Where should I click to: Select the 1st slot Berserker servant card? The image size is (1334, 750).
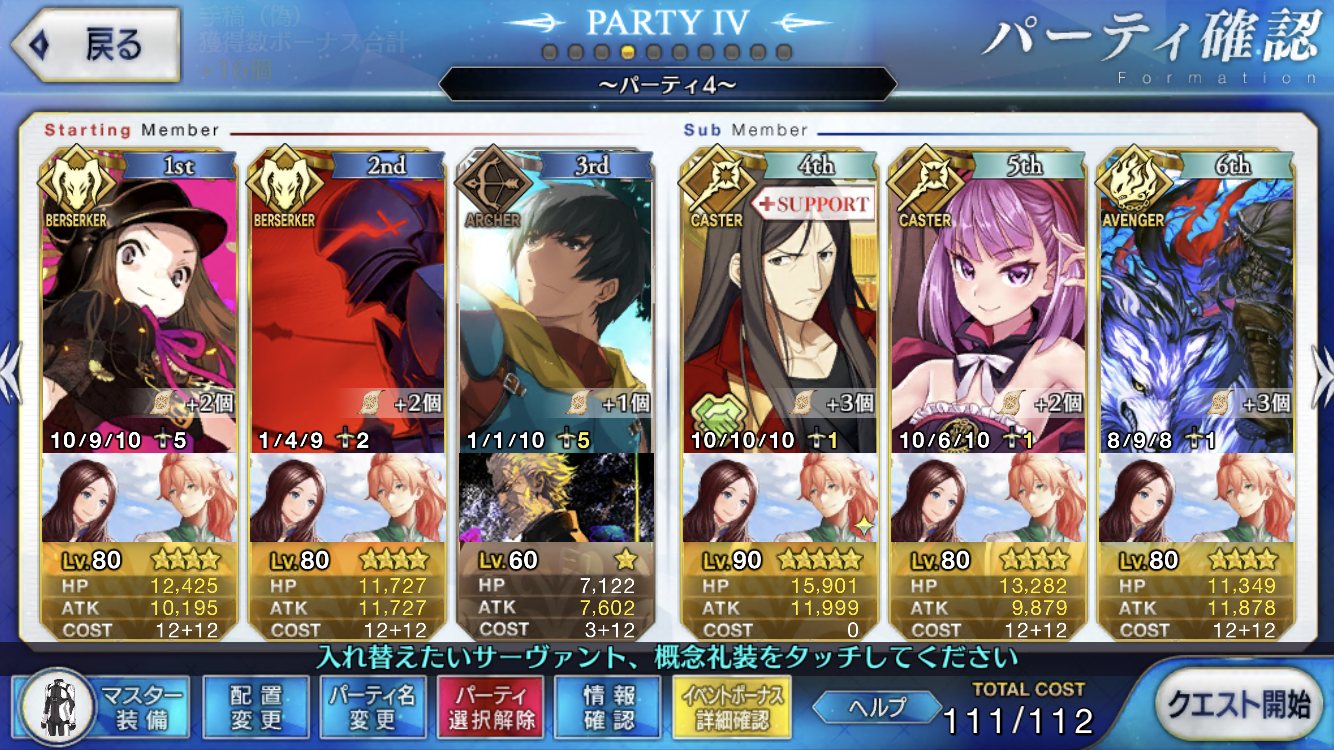click(140, 300)
